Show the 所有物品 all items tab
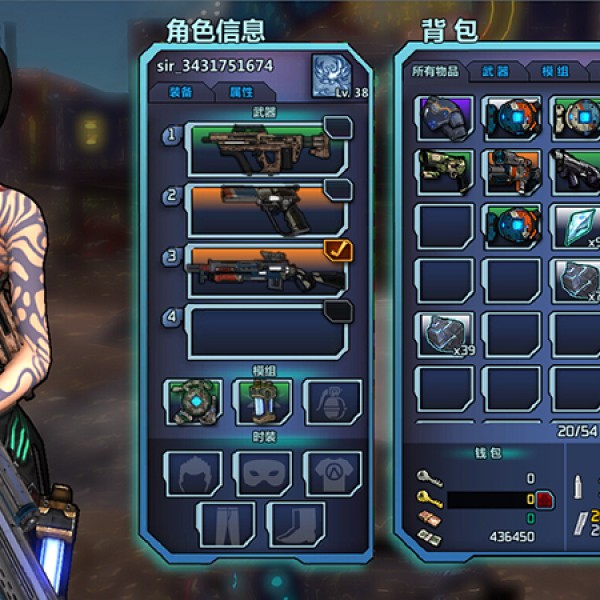 coord(435,72)
